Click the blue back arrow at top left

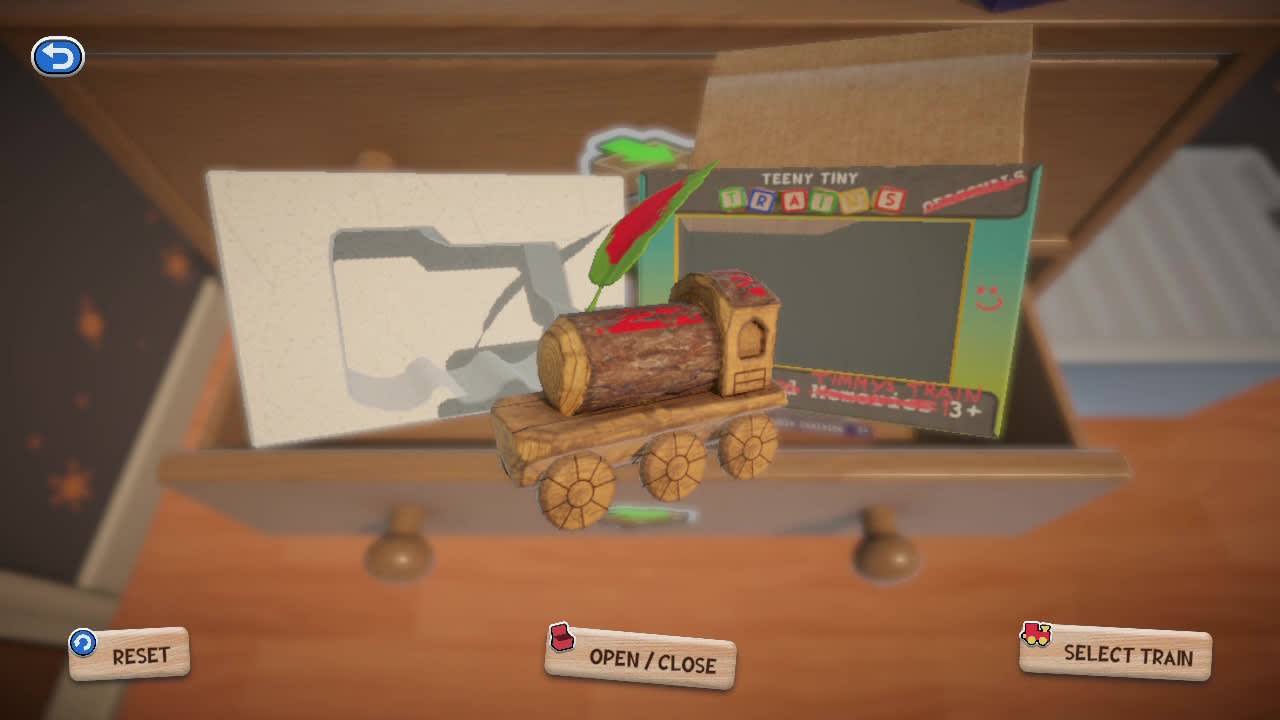coord(59,56)
